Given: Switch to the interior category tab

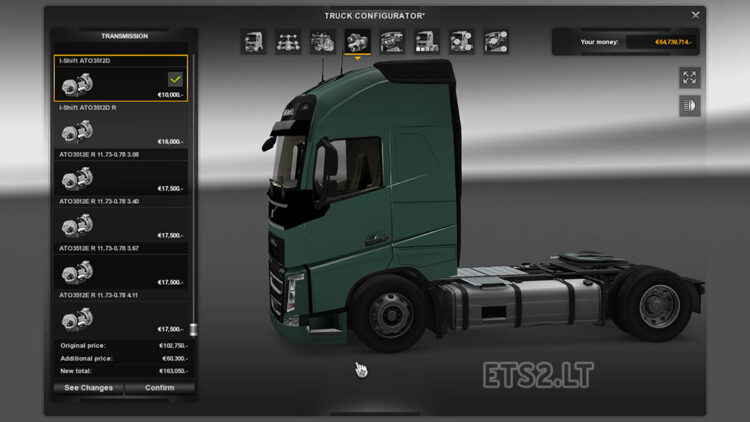Looking at the screenshot, I should click(x=392, y=42).
